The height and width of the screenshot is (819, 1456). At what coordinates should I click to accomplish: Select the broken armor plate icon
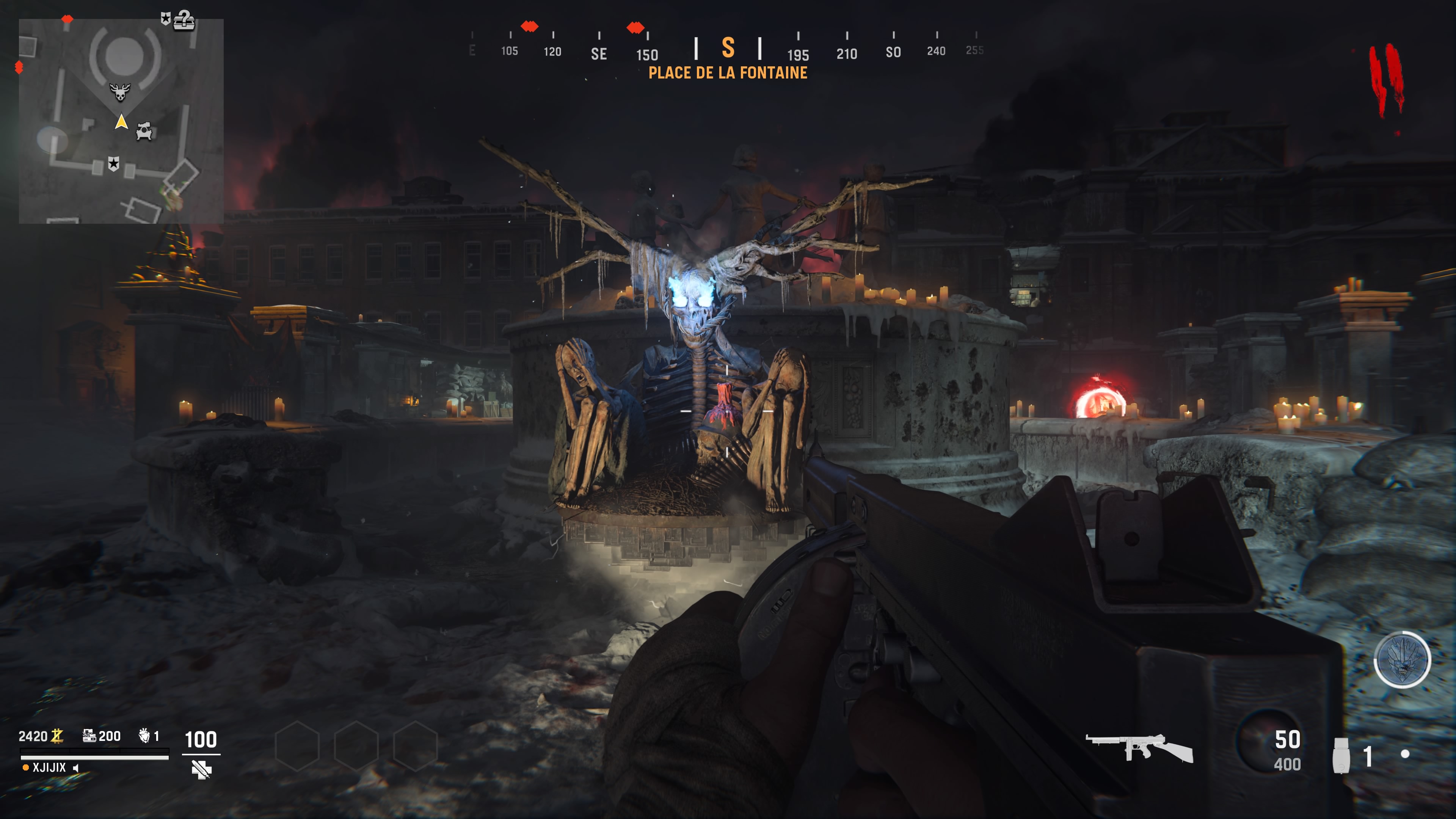tap(201, 769)
